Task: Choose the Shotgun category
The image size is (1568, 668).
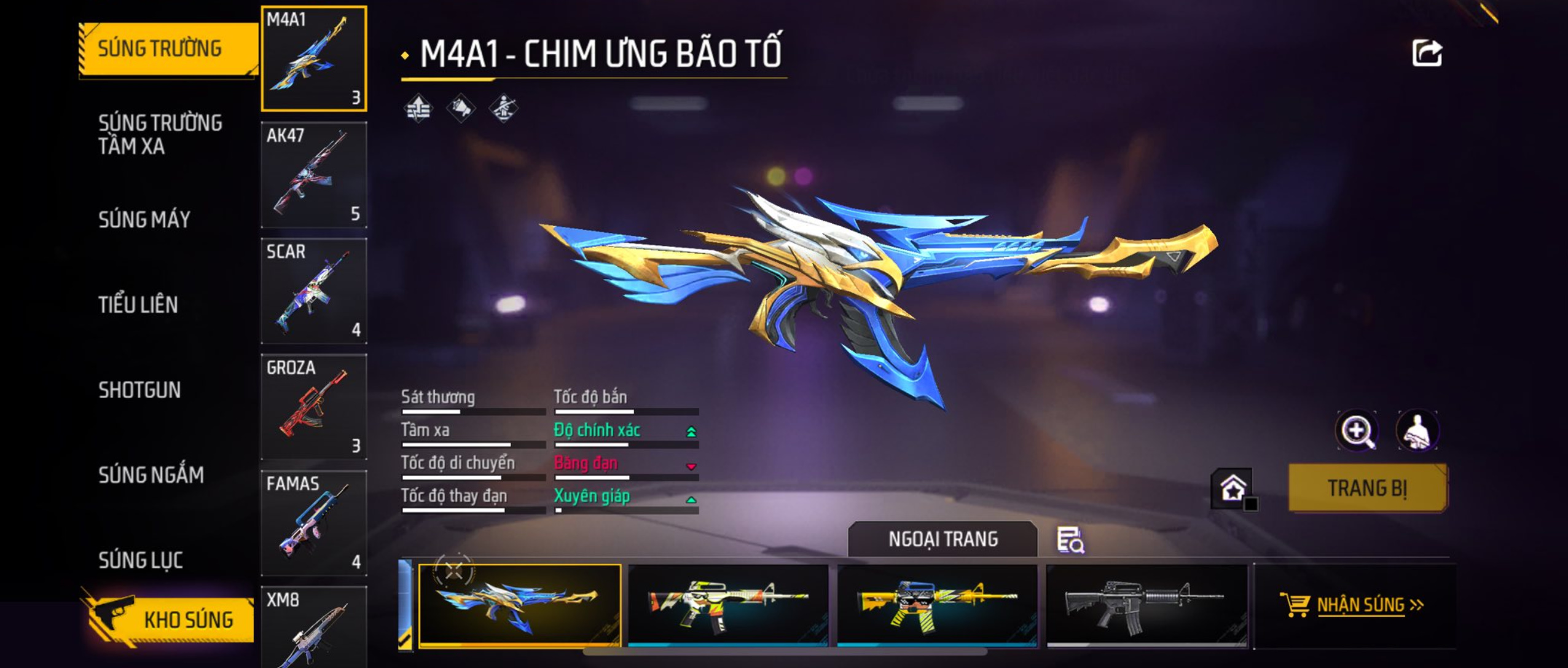Action: click(x=139, y=390)
